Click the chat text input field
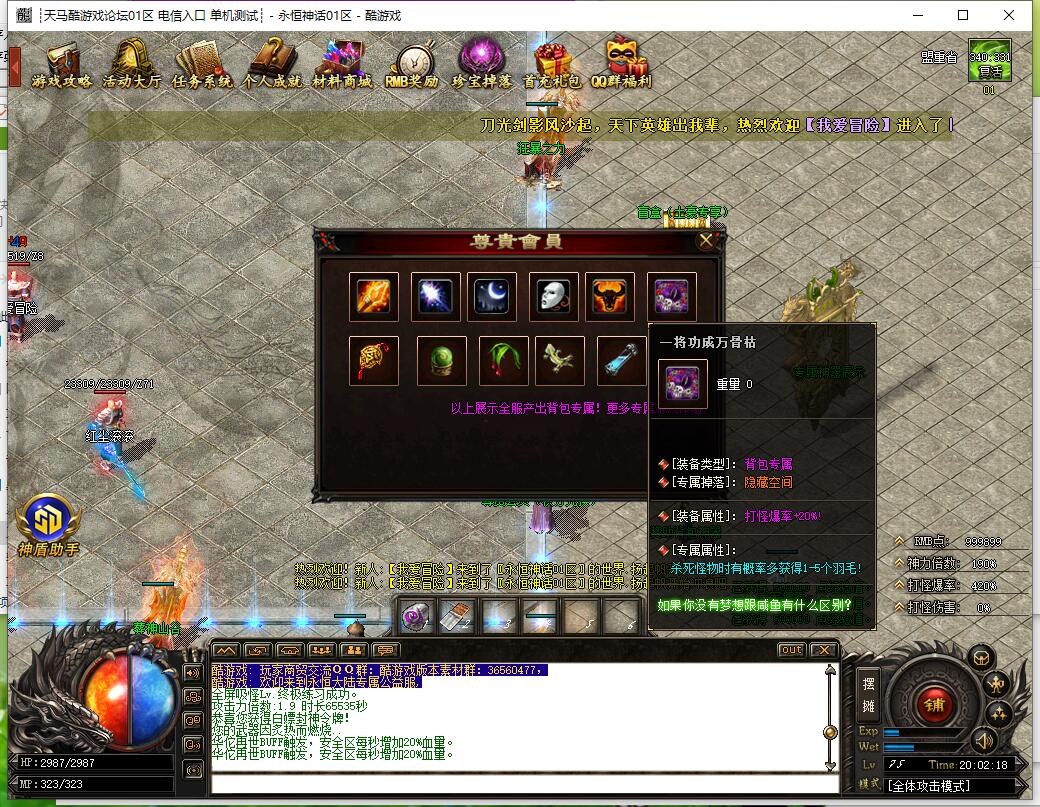The width and height of the screenshot is (1040, 807). (x=520, y=783)
